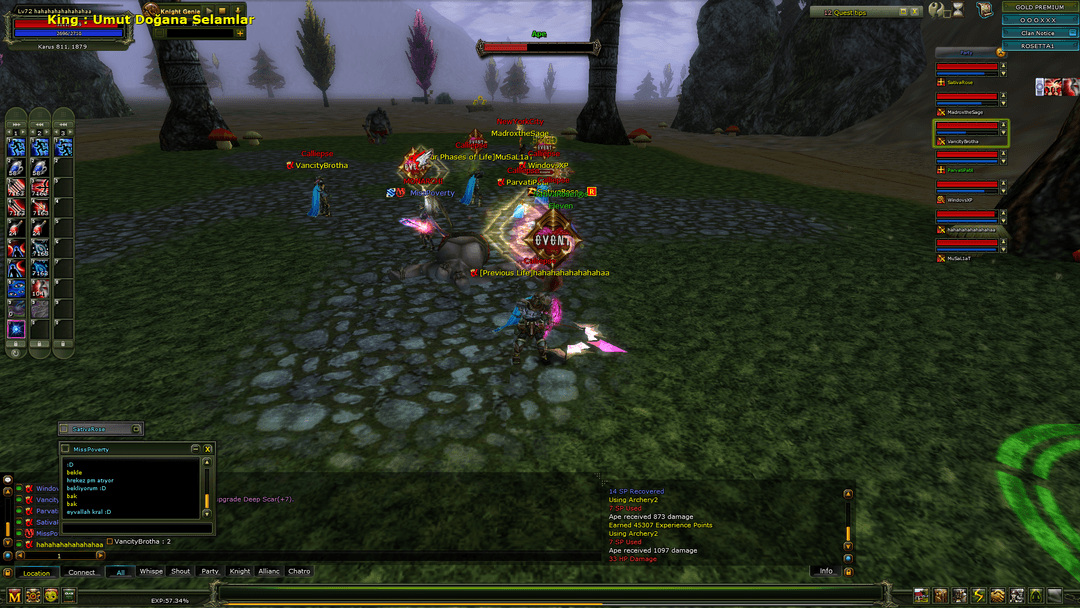Switch chat to the Party tab
Screen dimensions: 1080x608
(210, 572)
